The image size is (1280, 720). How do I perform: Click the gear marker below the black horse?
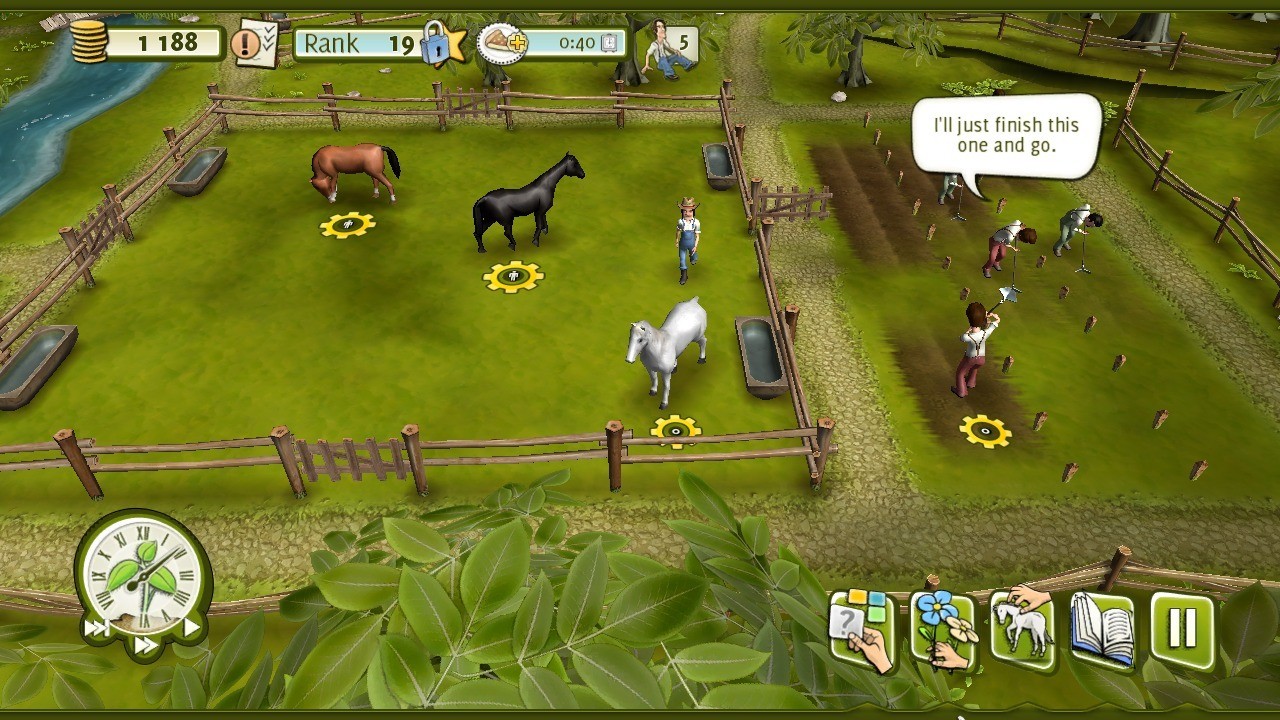tap(513, 276)
